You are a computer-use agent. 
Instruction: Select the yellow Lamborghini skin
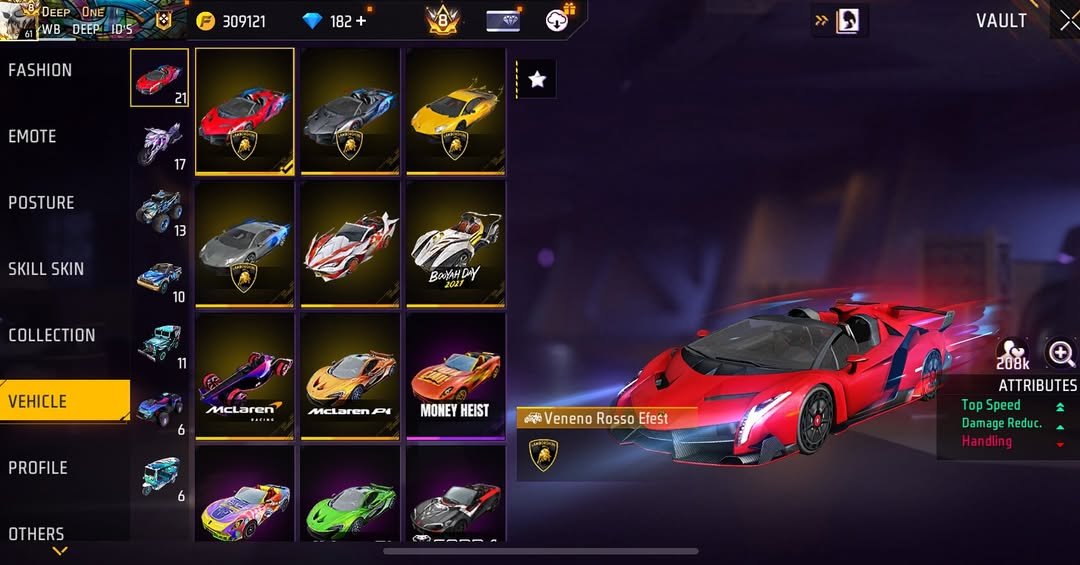pyautogui.click(x=455, y=110)
